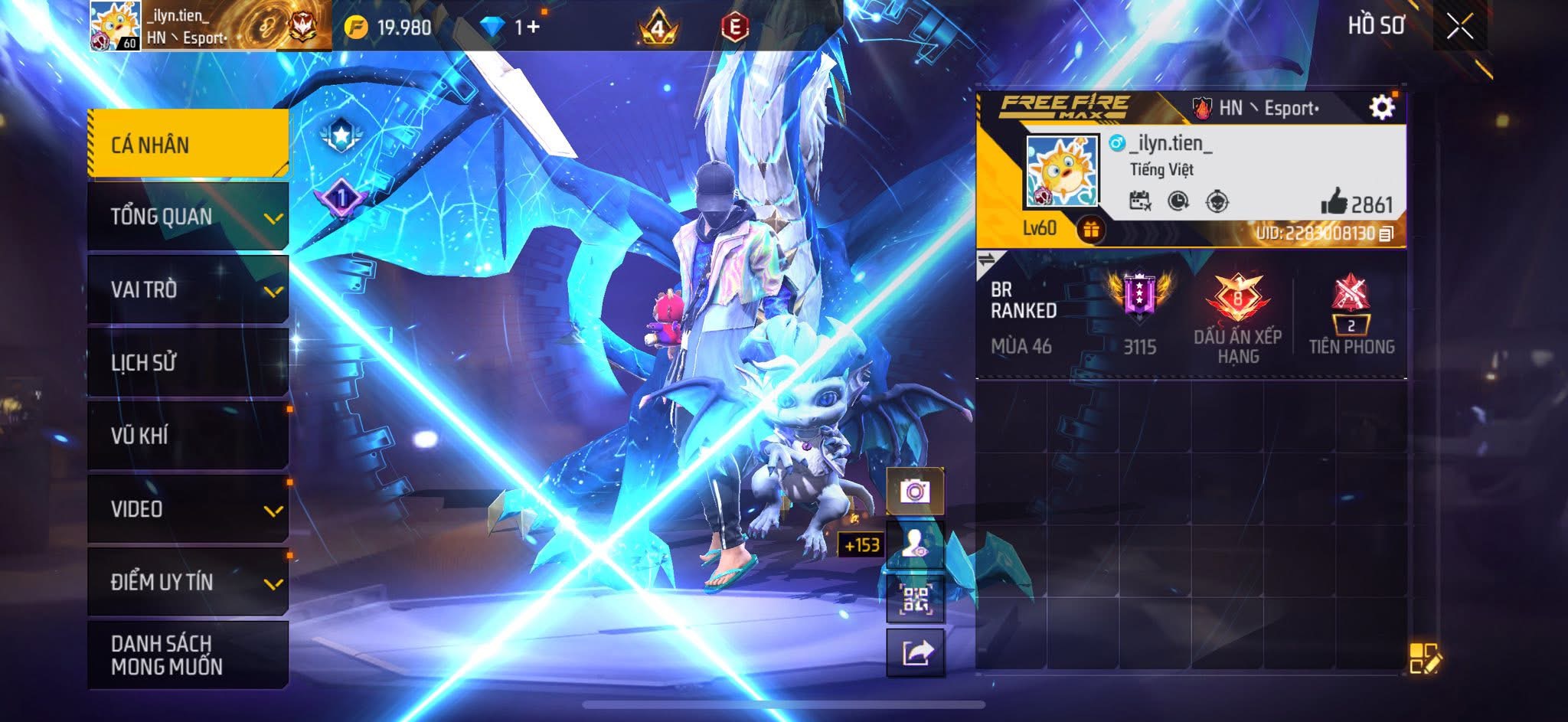
Task: Open Điểm Uy Tín section
Action: point(188,582)
